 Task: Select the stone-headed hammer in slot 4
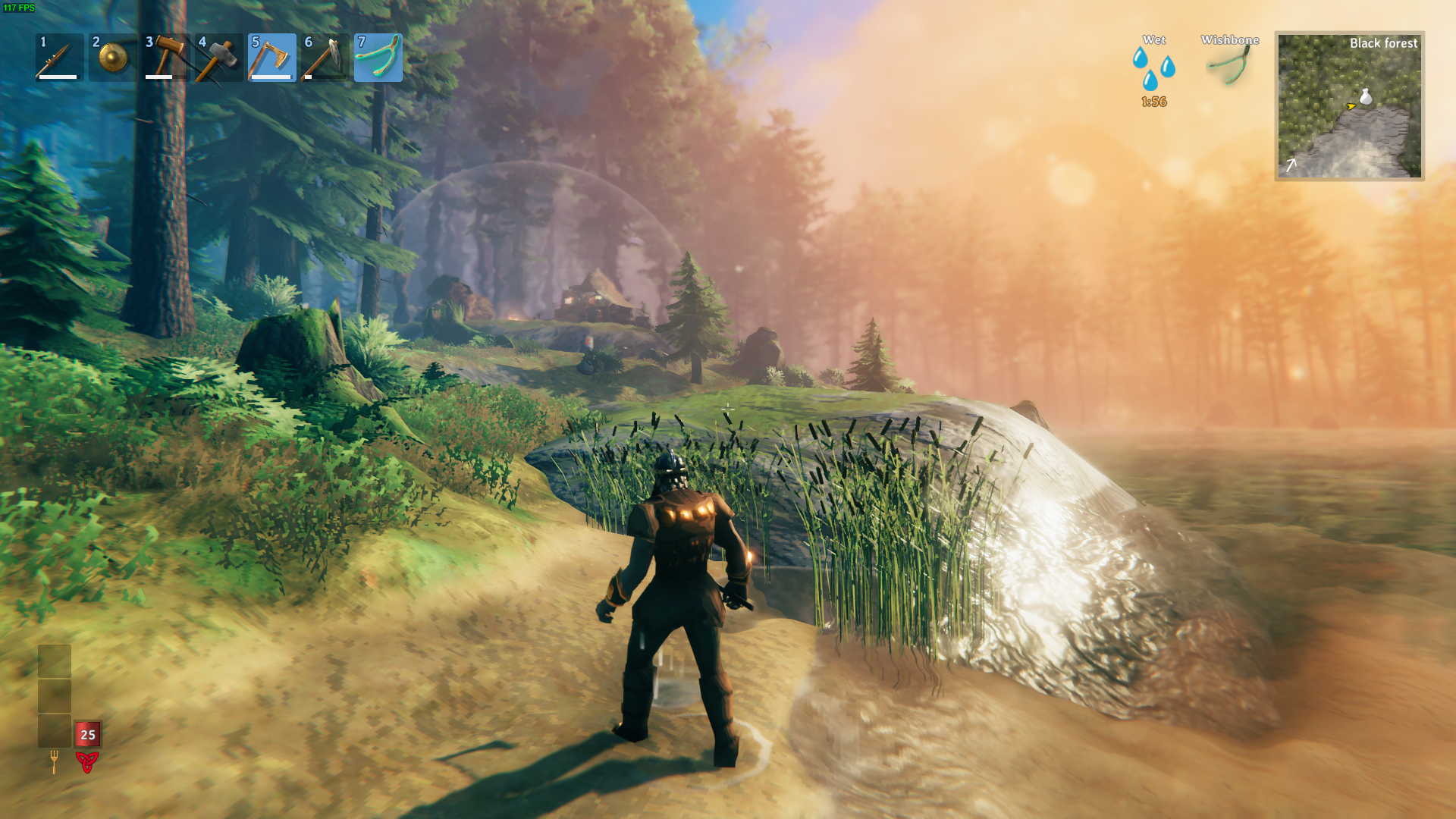tap(218, 58)
